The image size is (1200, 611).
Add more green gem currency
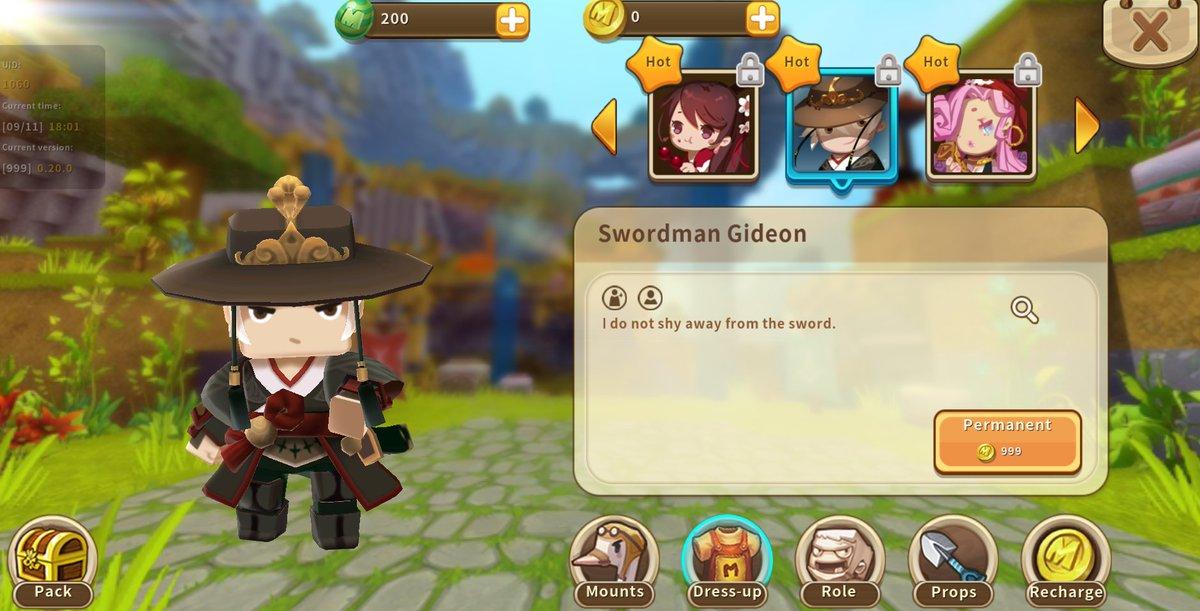512,19
